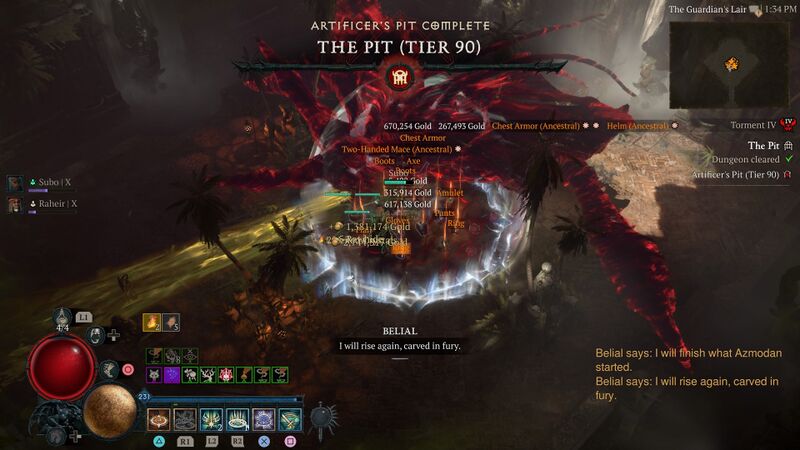Image resolution: width=800 pixels, height=450 pixels.
Task: Use the greyed-out second skill slot
Action: coord(185,419)
